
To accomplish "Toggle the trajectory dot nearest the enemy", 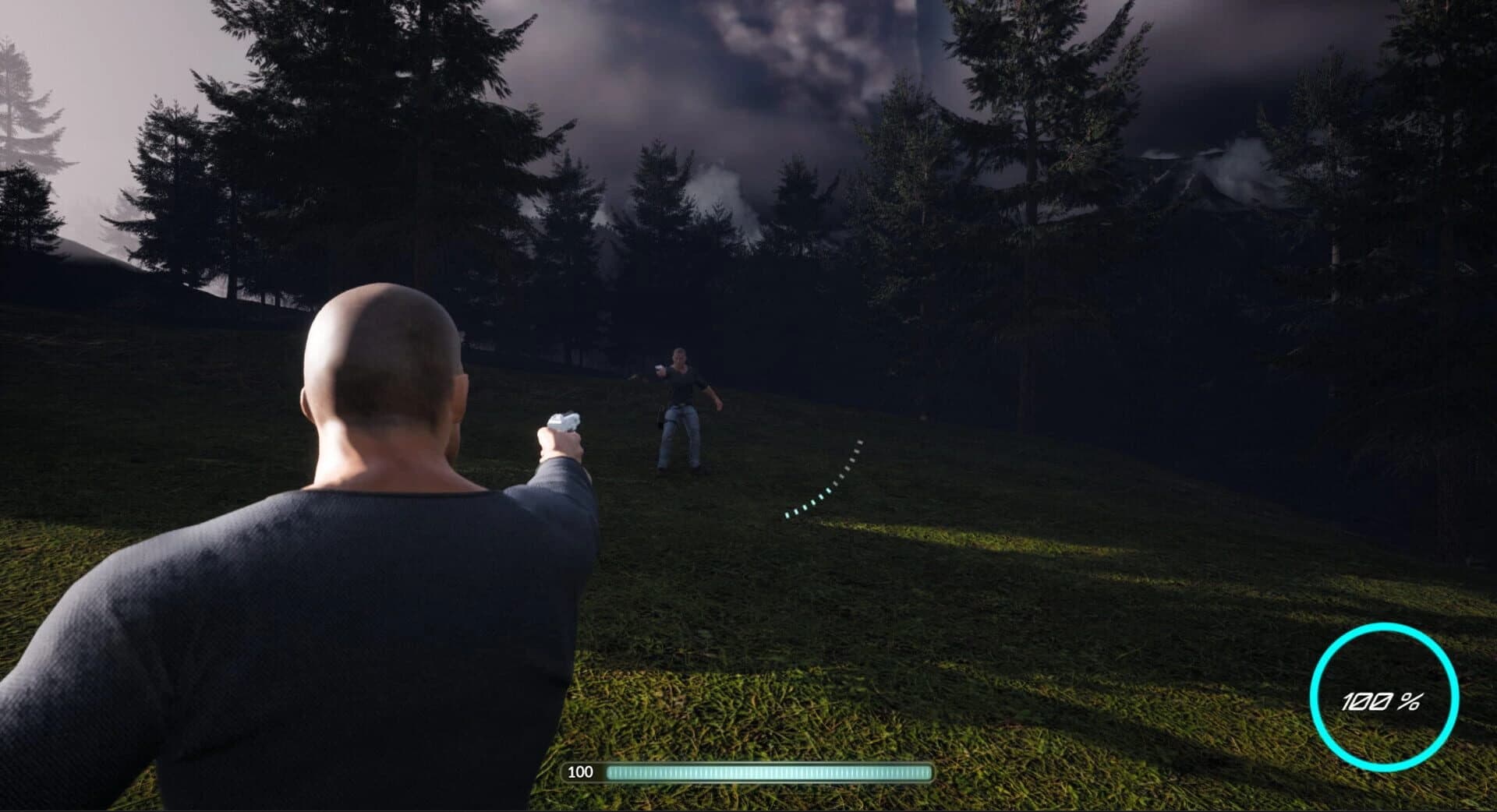I will pyautogui.click(x=858, y=443).
